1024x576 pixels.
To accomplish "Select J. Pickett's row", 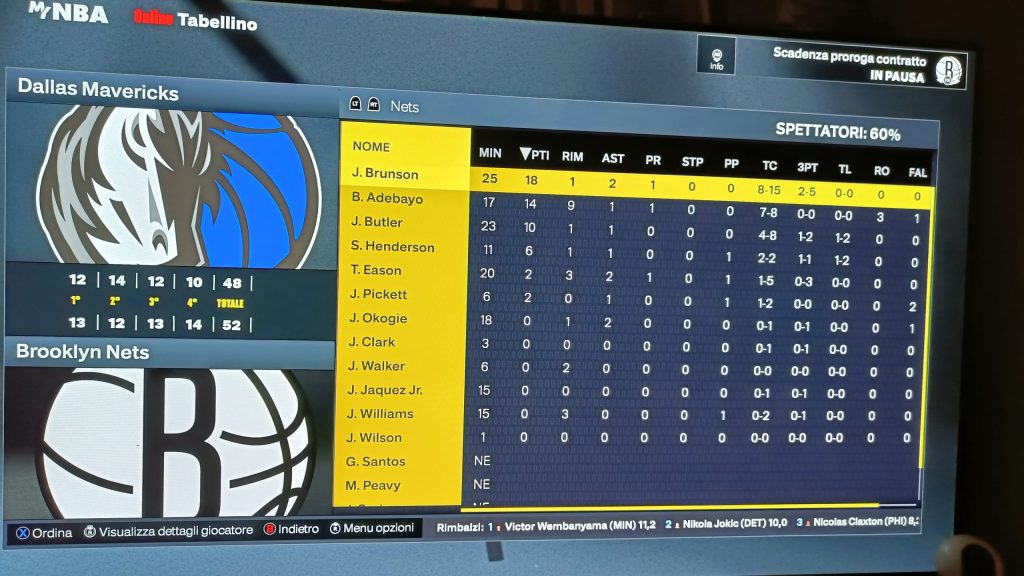I will (379, 294).
